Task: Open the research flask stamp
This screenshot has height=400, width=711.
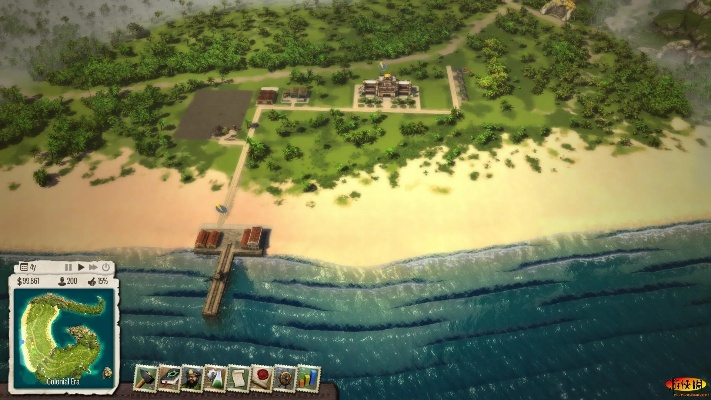Action: [215, 378]
